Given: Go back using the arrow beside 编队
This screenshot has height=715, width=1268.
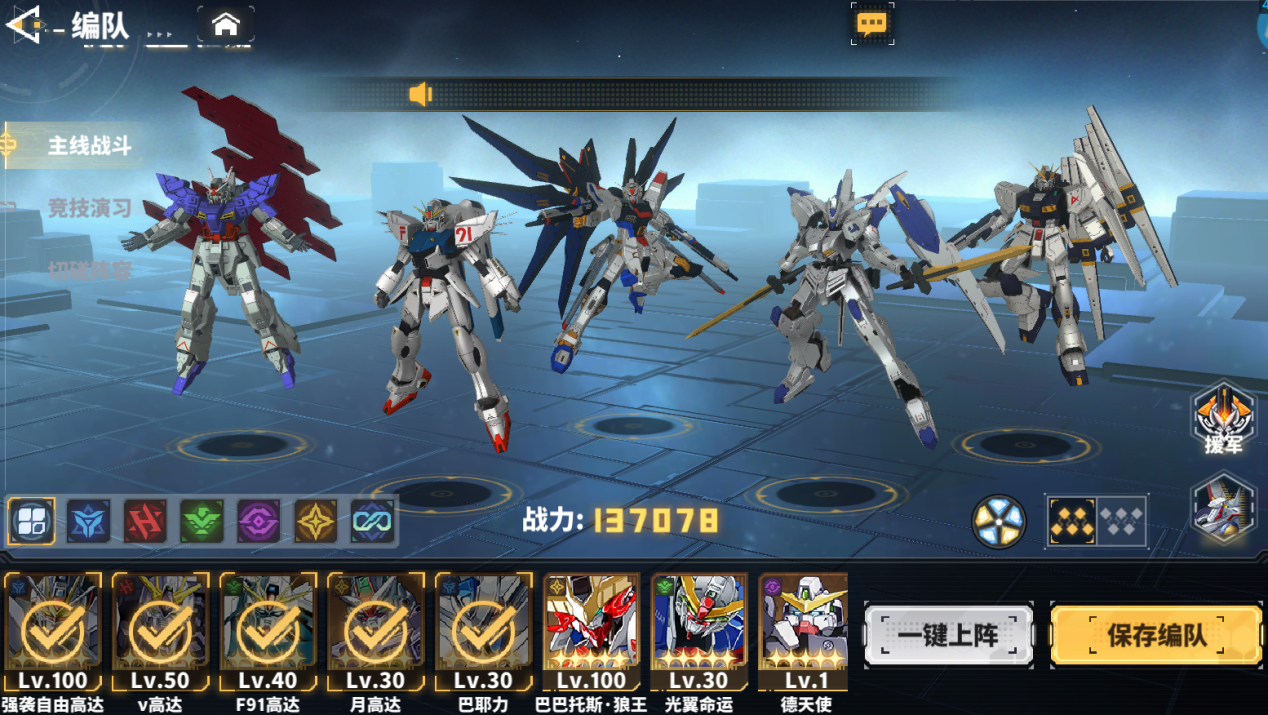Looking at the screenshot, I should 22,25.
